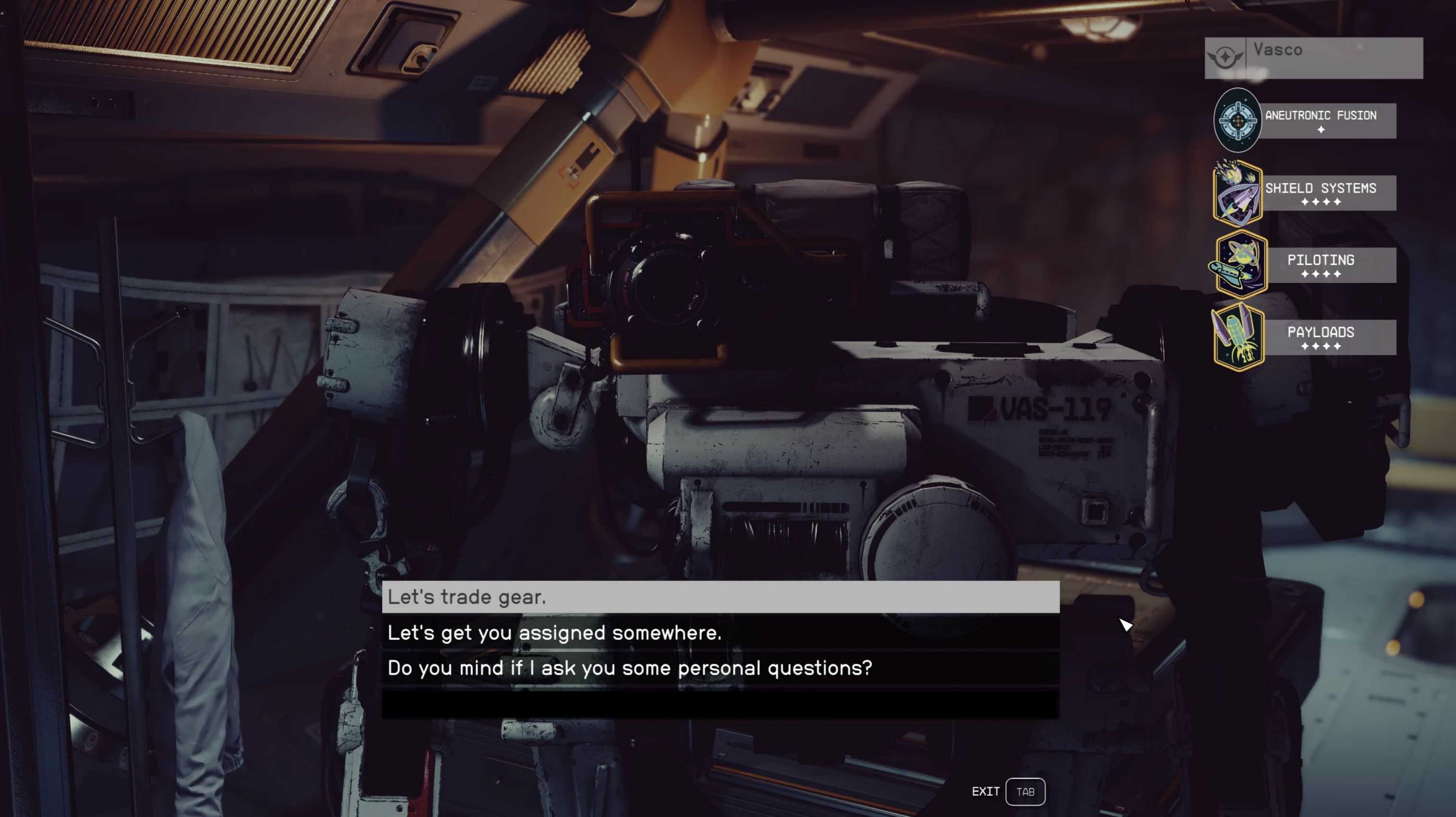Ask Vasco some personal questions

pyautogui.click(x=720, y=669)
